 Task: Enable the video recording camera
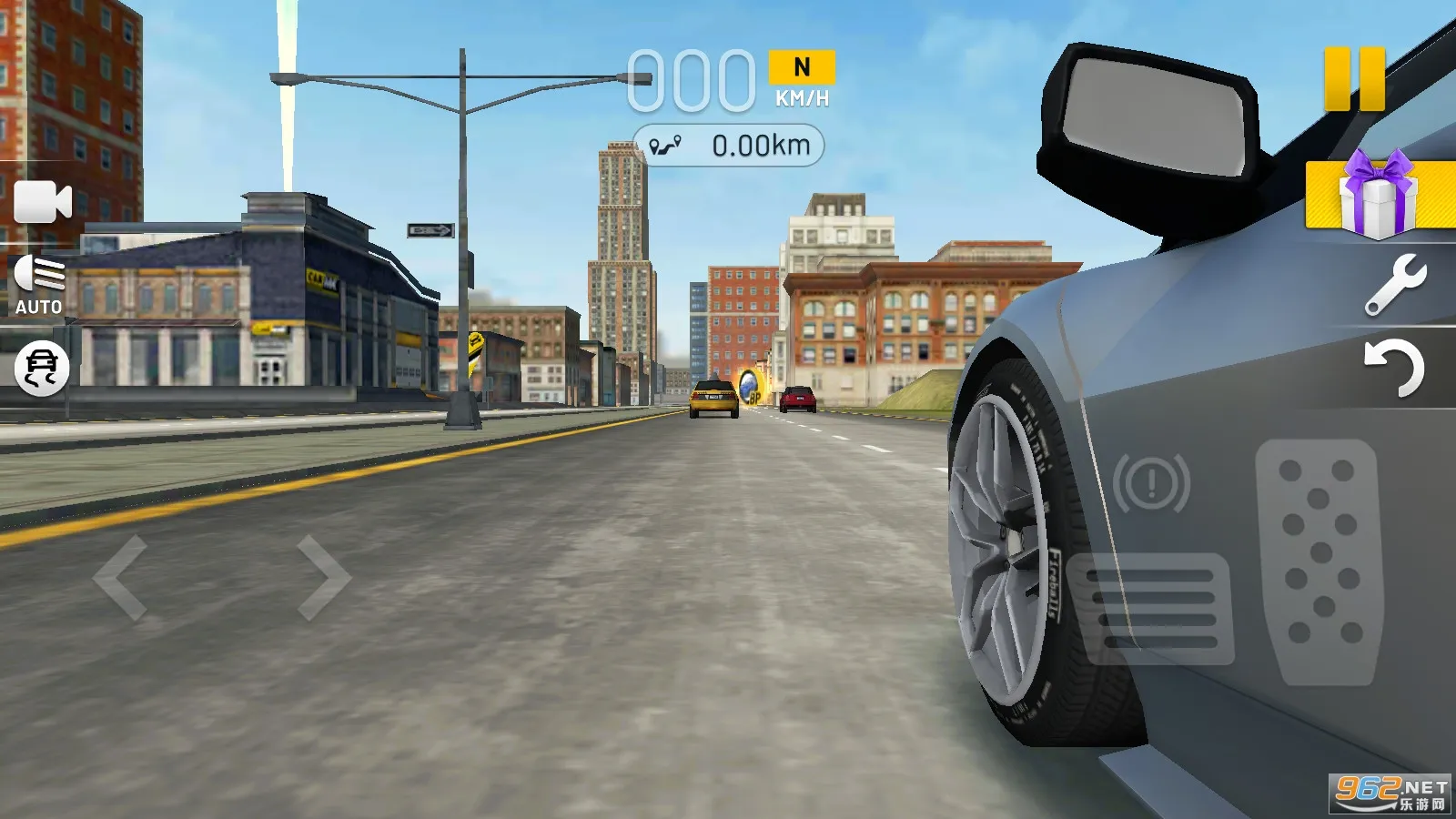41,200
